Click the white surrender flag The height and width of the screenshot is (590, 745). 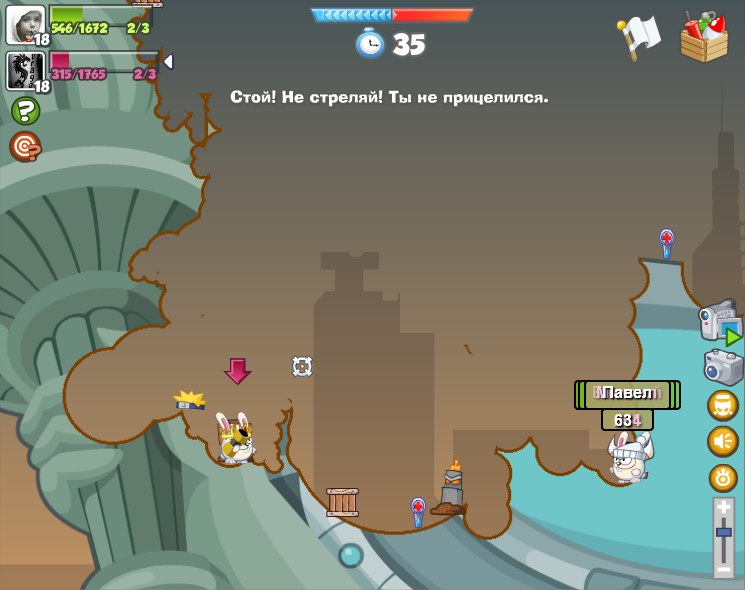[x=639, y=35]
